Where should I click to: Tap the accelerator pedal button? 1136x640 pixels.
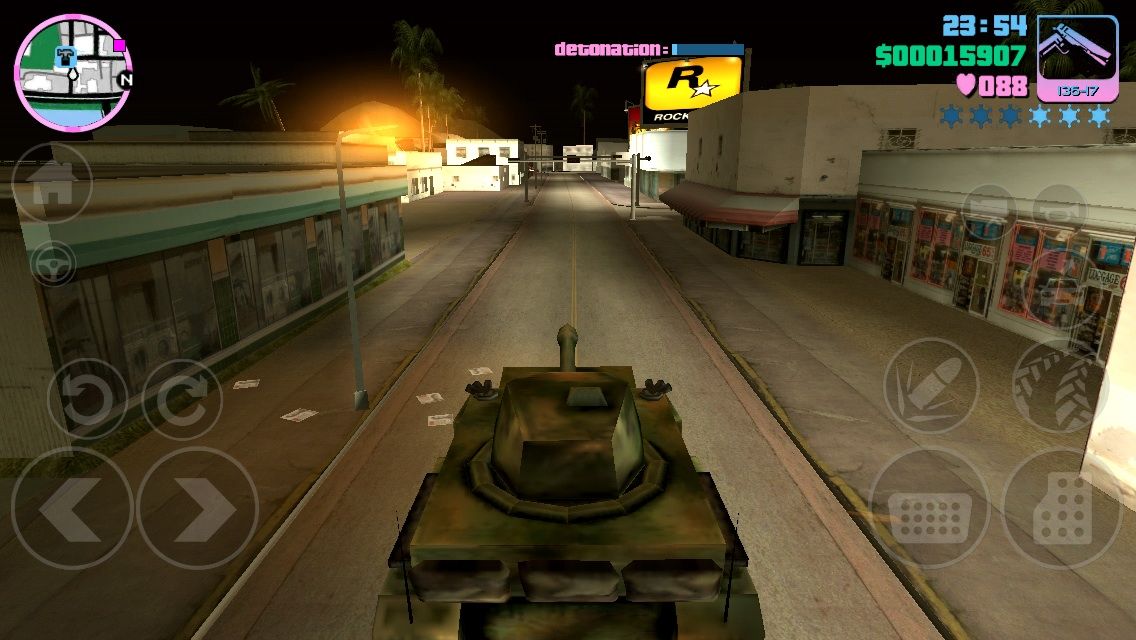coord(1062,508)
